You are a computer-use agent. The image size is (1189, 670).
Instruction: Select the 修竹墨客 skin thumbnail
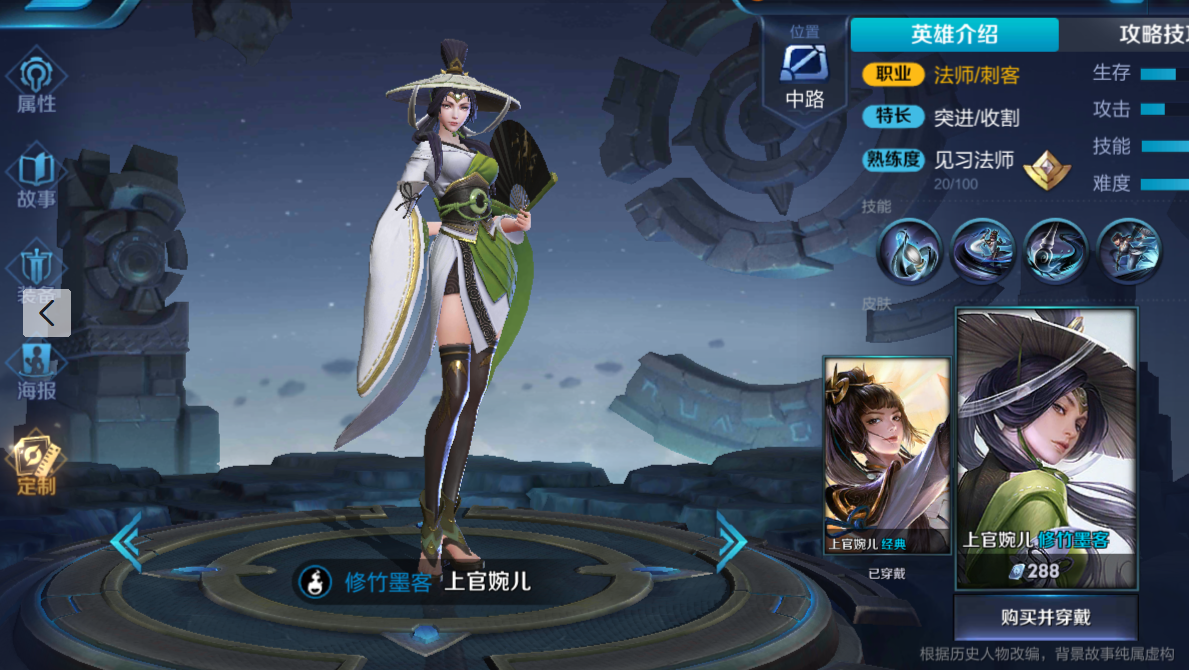pyautogui.click(x=1046, y=448)
